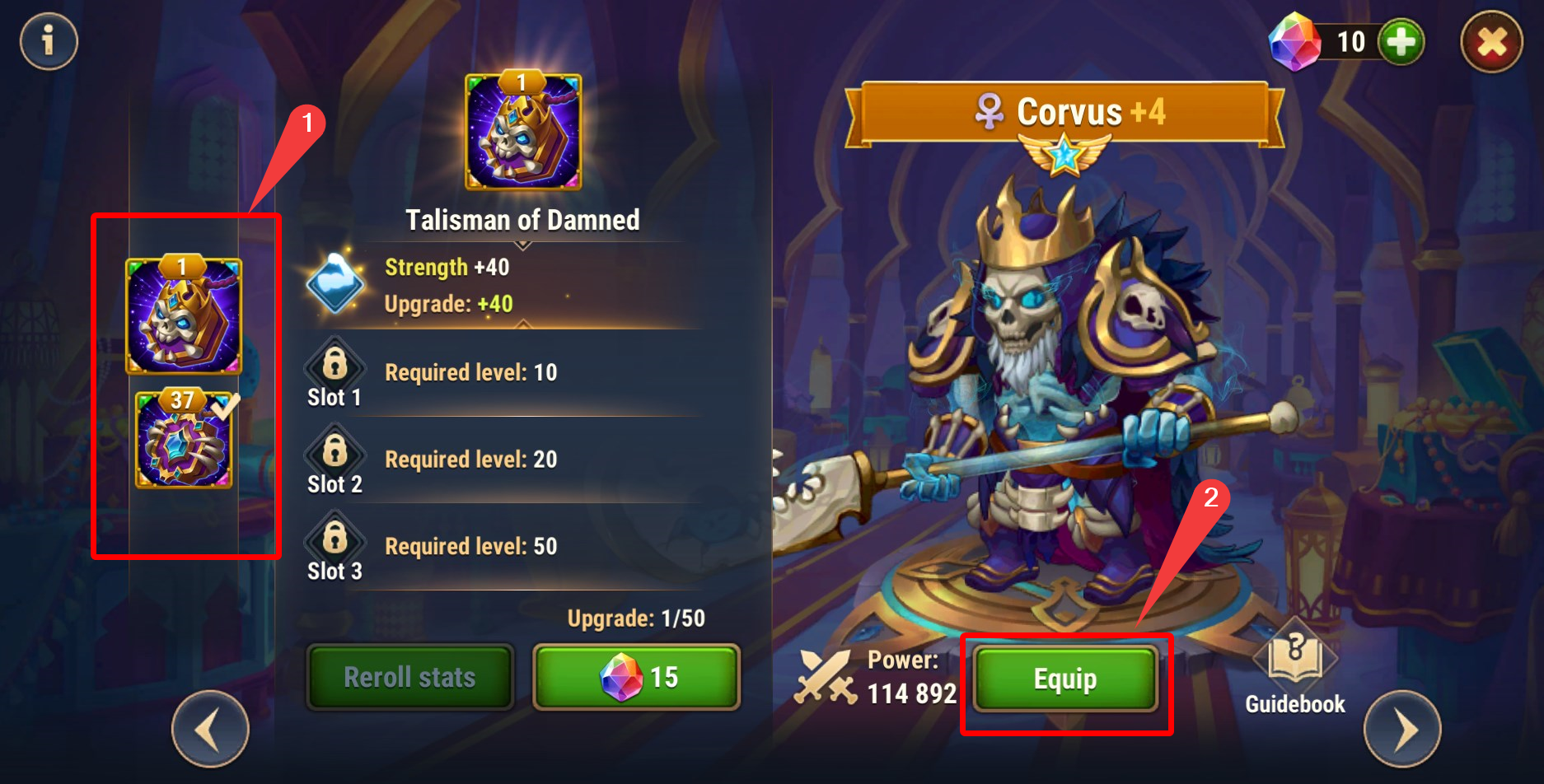Image resolution: width=1544 pixels, height=784 pixels.
Task: Click the Reroll stats button
Action: [409, 678]
